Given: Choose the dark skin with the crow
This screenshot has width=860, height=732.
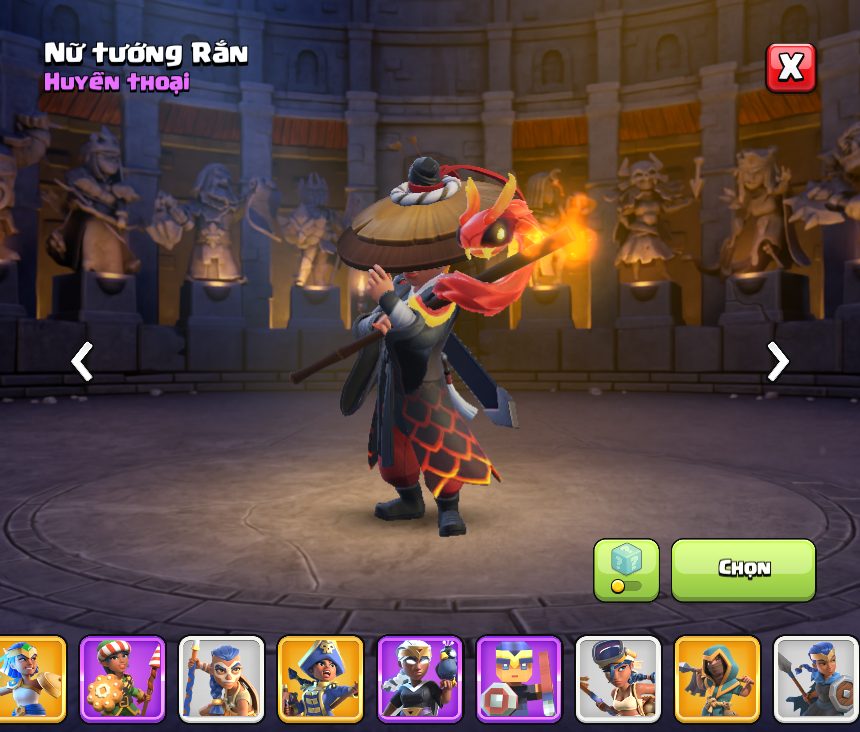Looking at the screenshot, I should [419, 679].
